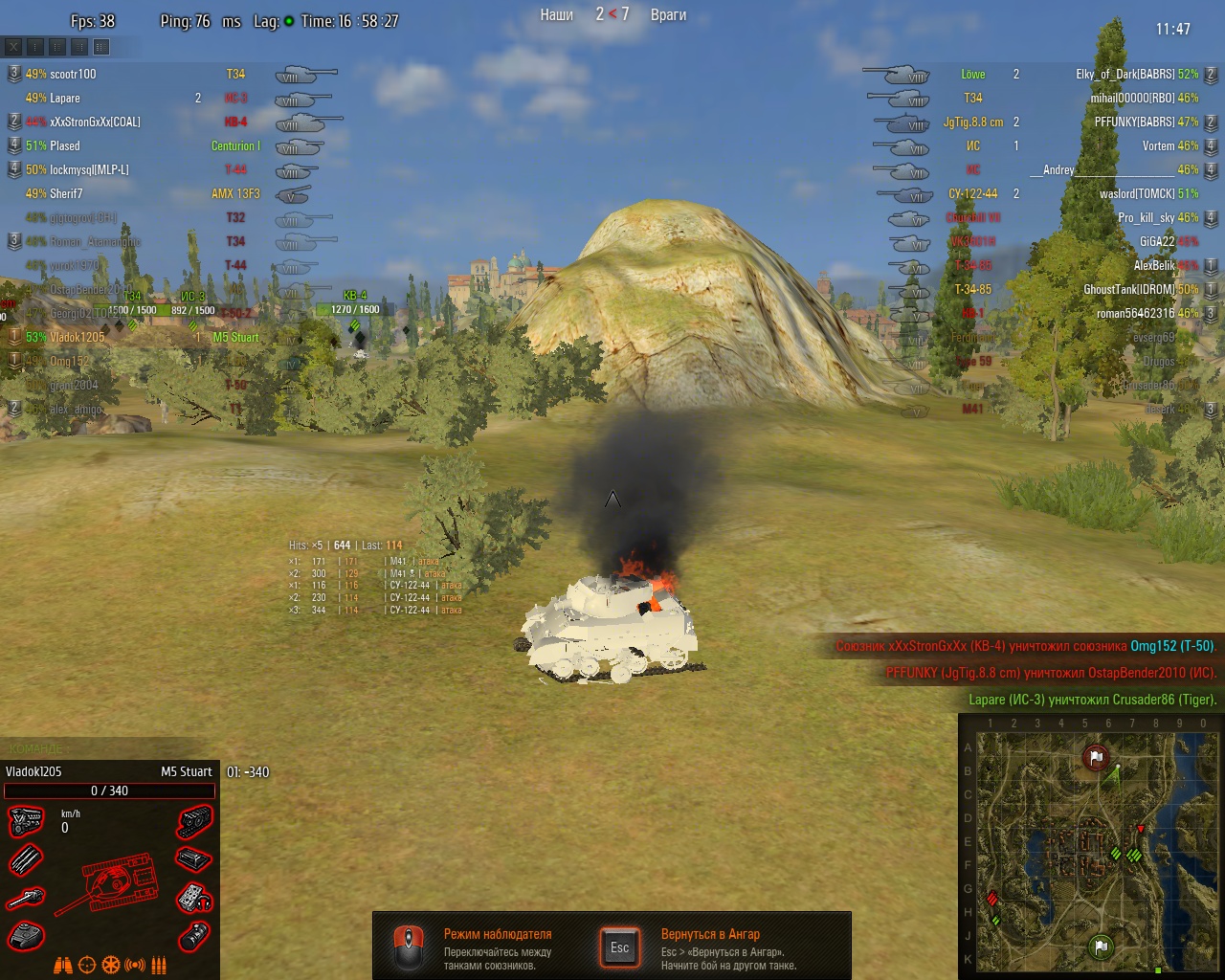The height and width of the screenshot is (980, 1225).
Task: Select the gun module icon
Action: tap(26, 898)
